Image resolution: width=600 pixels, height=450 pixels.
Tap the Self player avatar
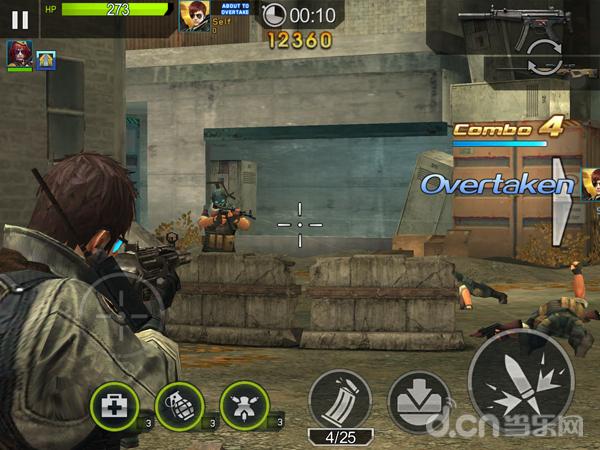point(193,16)
